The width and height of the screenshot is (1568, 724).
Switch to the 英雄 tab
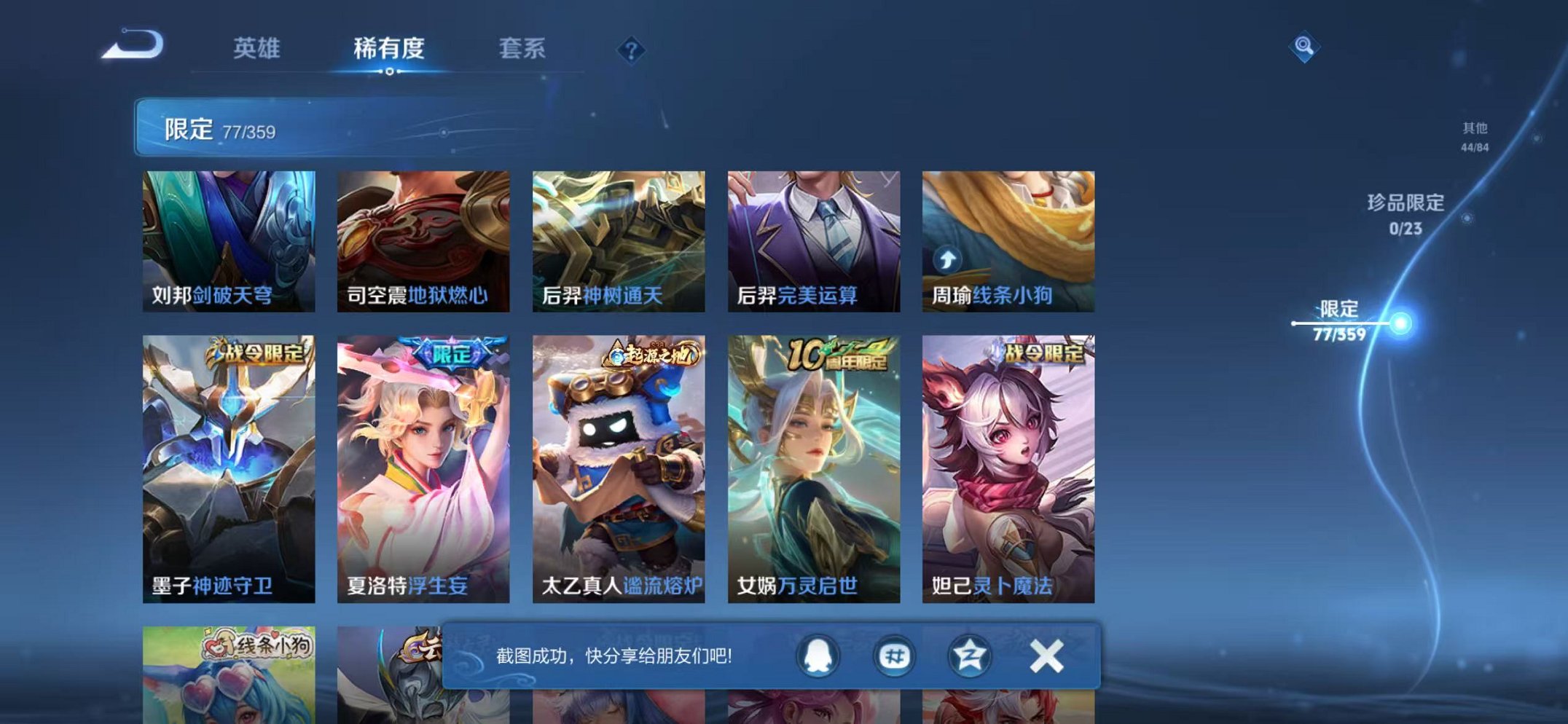[258, 48]
